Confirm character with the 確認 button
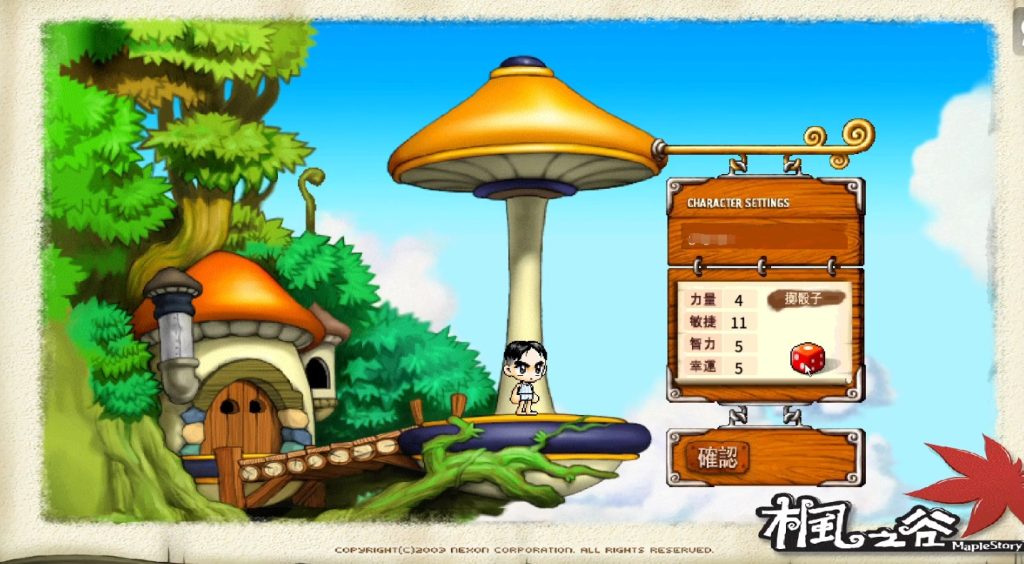The width and height of the screenshot is (1024, 564). click(718, 458)
